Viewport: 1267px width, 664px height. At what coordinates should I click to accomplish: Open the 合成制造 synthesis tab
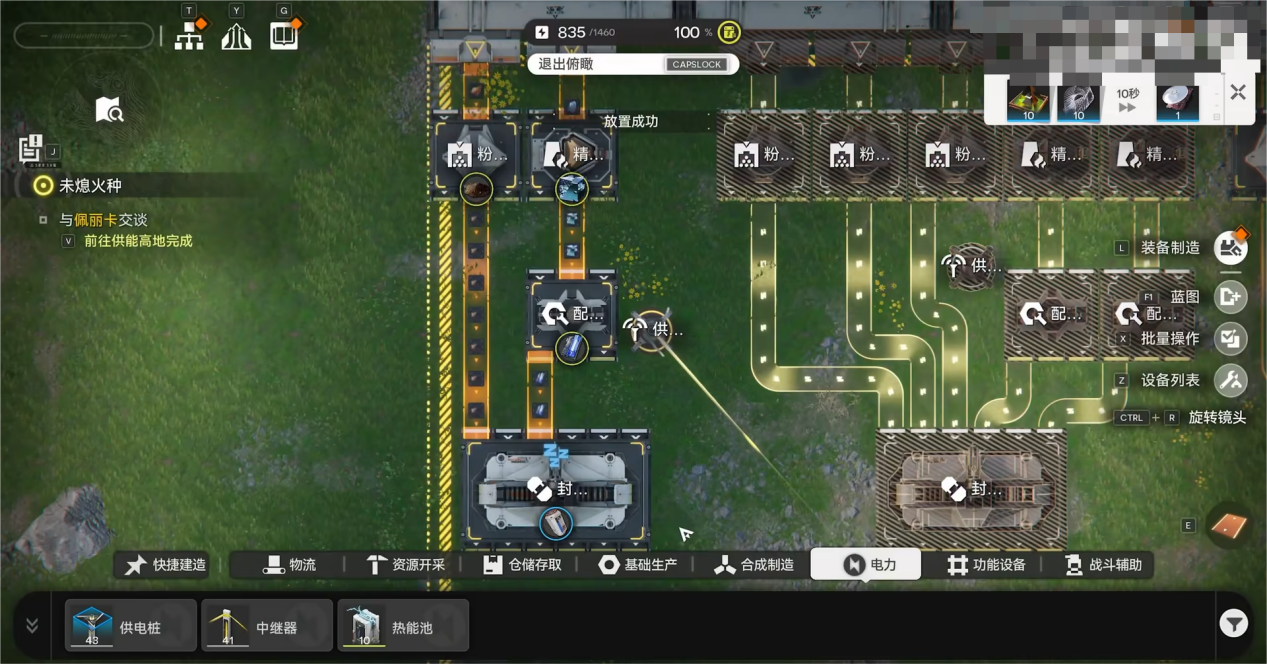(754, 565)
